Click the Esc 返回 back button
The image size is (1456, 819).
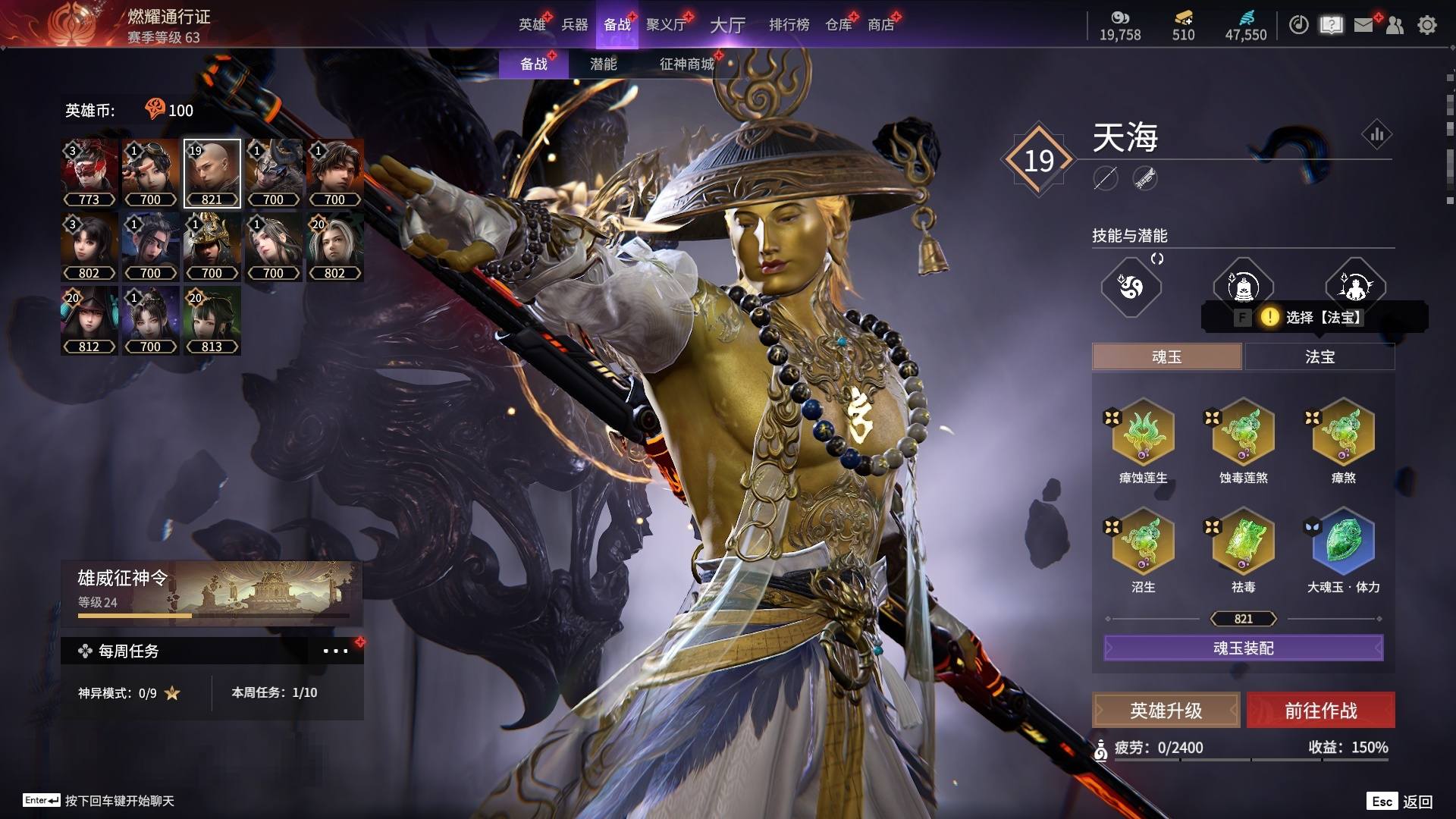1400,802
